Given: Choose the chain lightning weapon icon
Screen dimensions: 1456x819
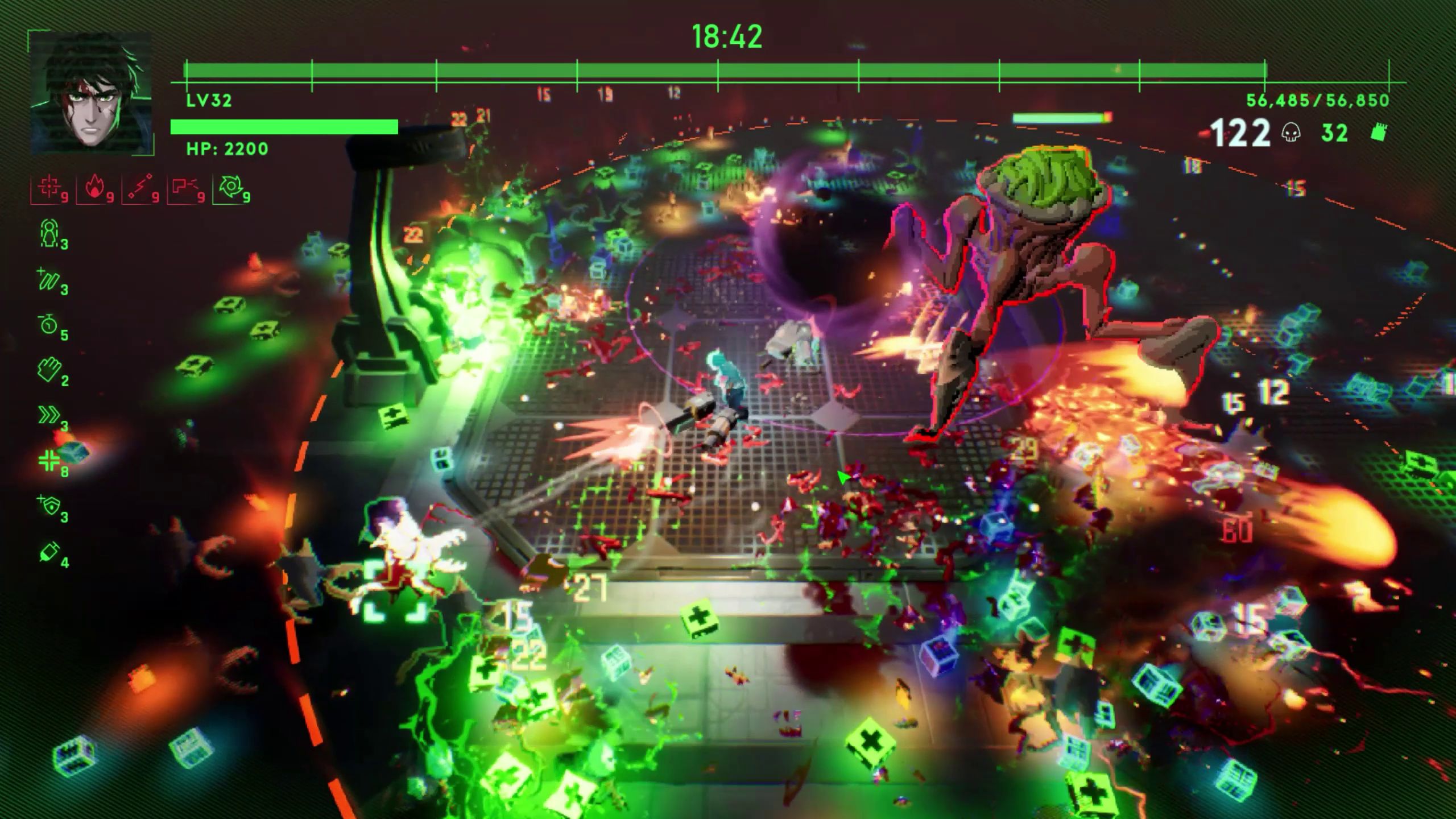Looking at the screenshot, I should (x=140, y=188).
